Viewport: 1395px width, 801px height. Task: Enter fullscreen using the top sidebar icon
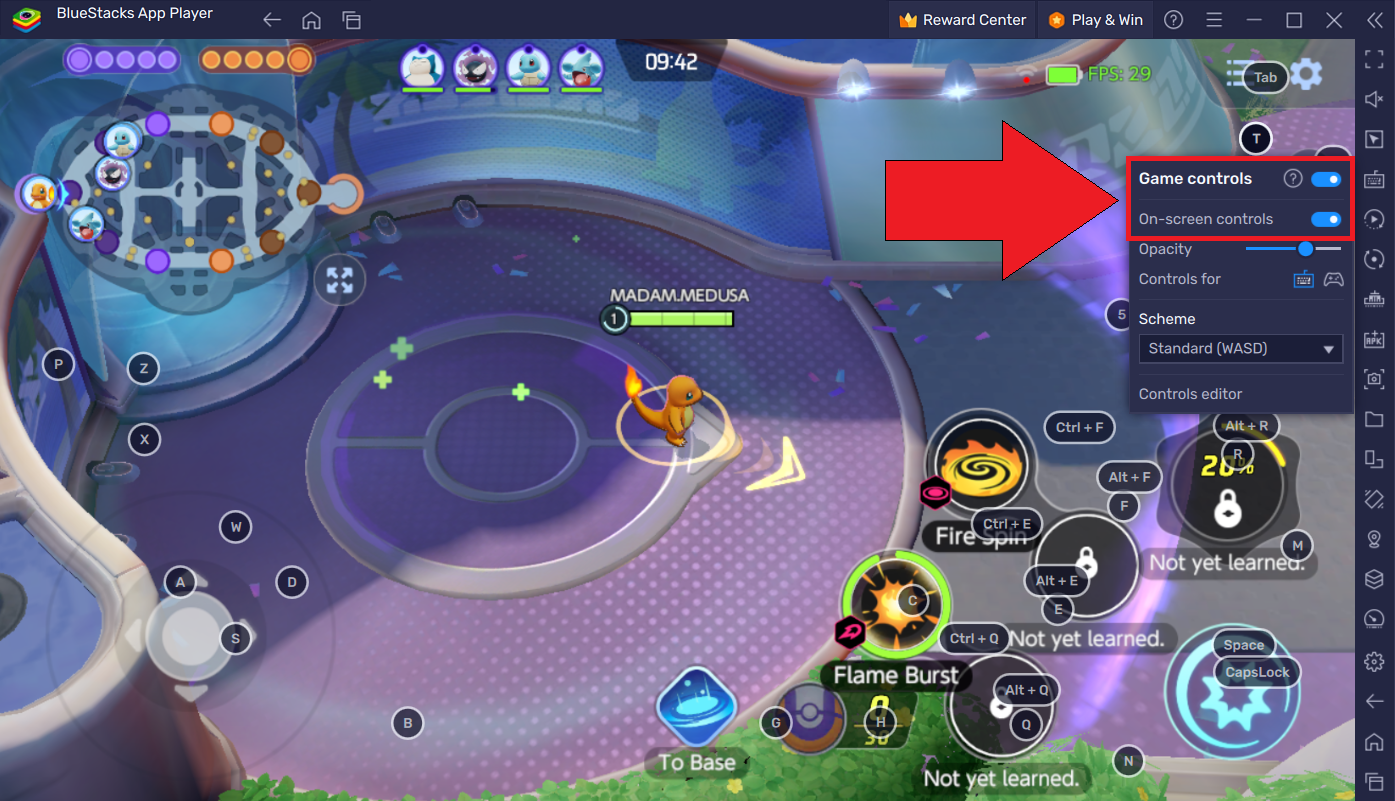click(x=1374, y=60)
